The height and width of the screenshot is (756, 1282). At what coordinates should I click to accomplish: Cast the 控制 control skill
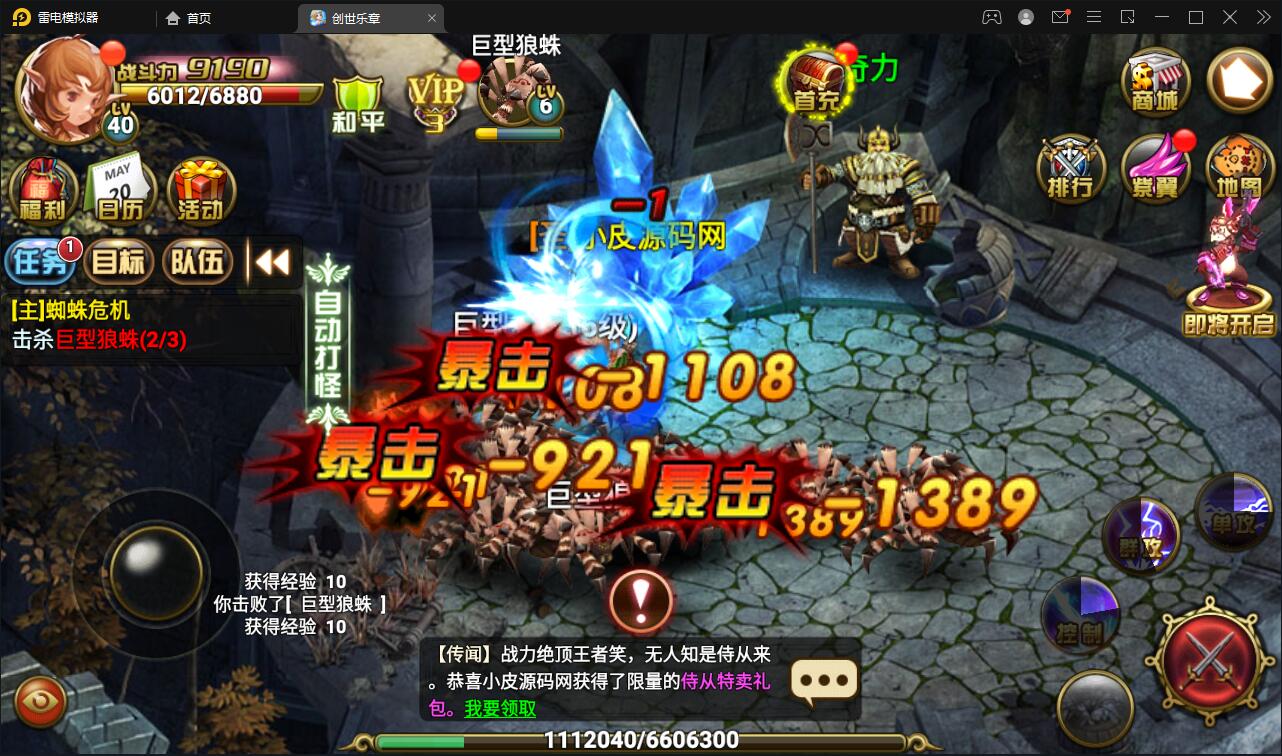pos(1082,616)
